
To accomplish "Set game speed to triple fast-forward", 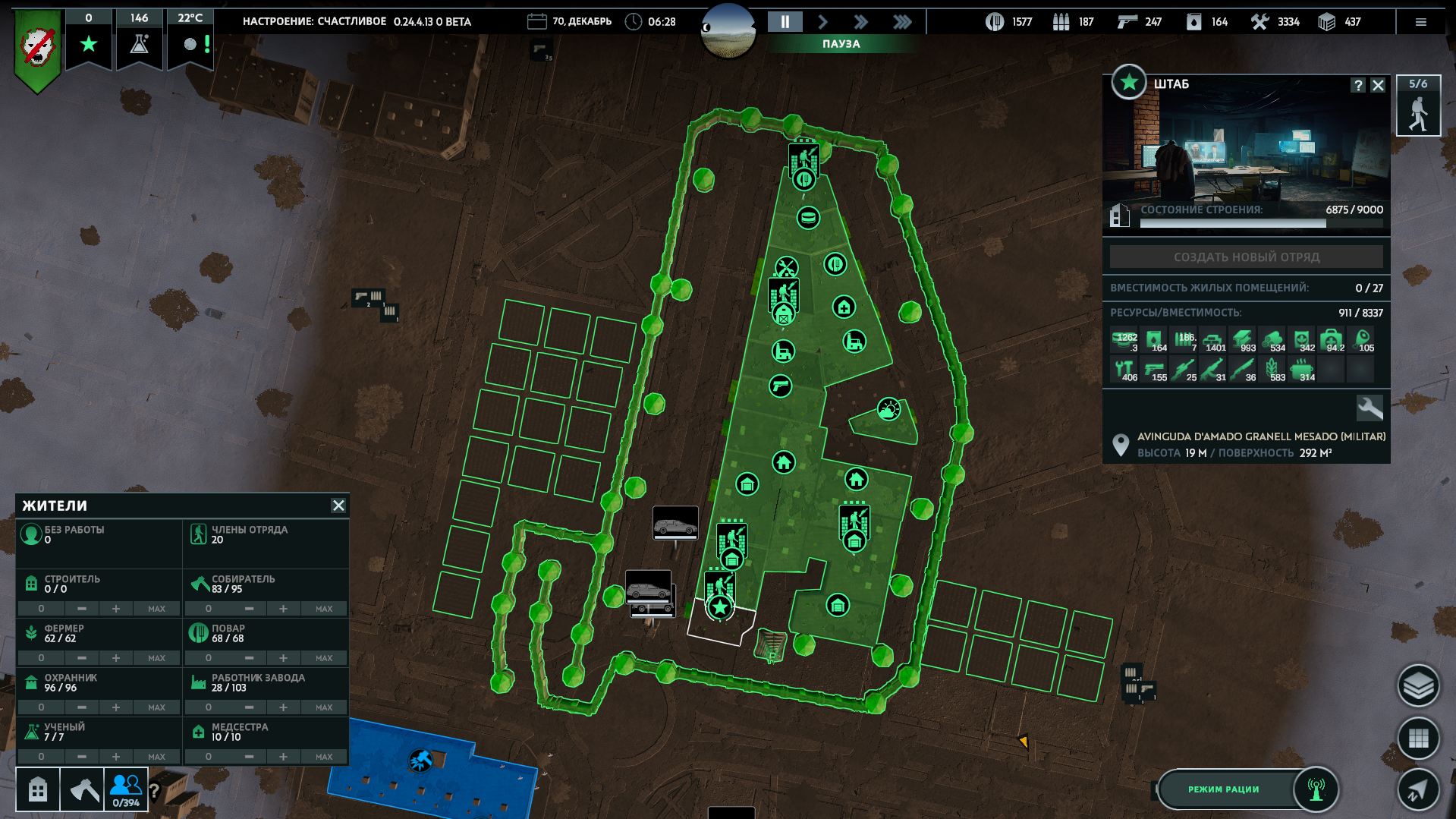I will coord(901,22).
